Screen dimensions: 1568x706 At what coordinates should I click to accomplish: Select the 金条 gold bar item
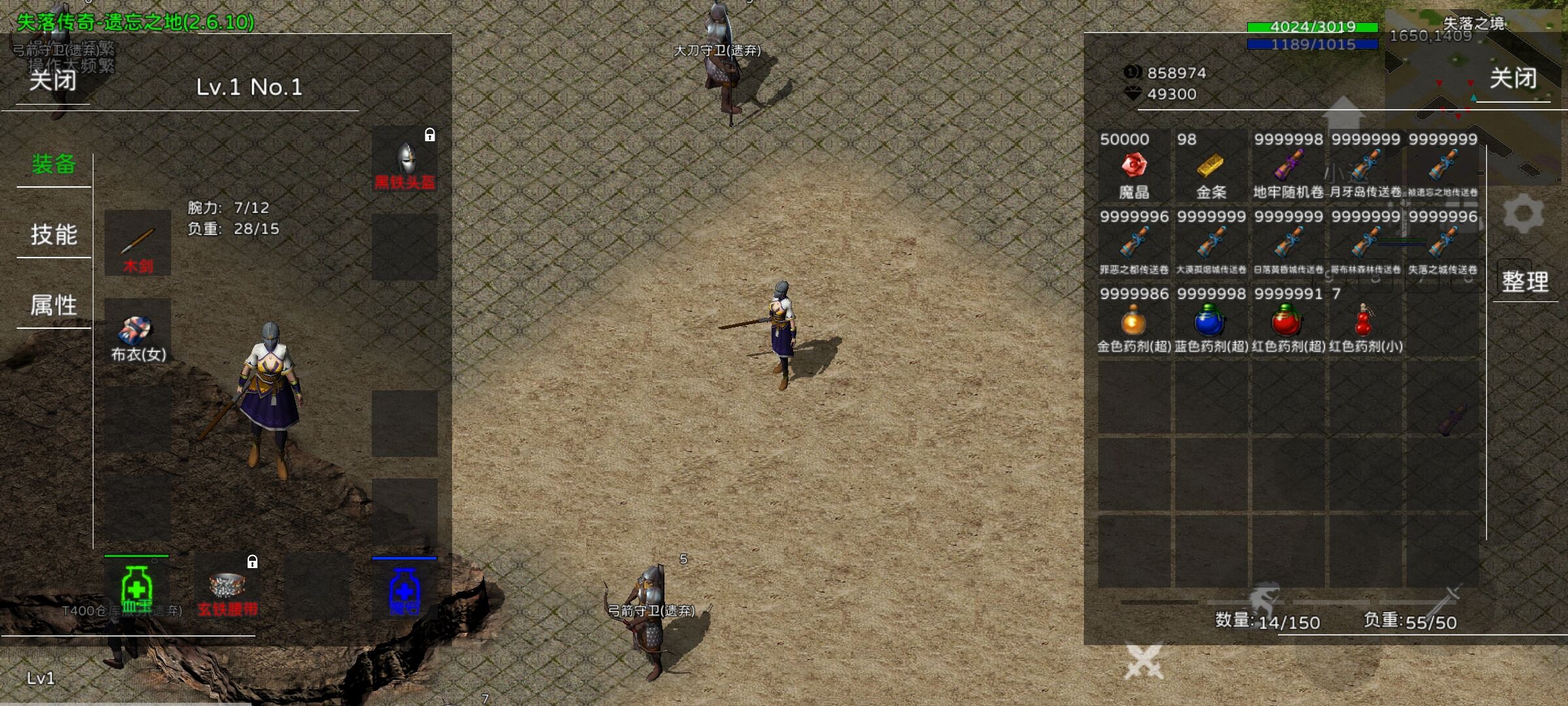pyautogui.click(x=1211, y=167)
